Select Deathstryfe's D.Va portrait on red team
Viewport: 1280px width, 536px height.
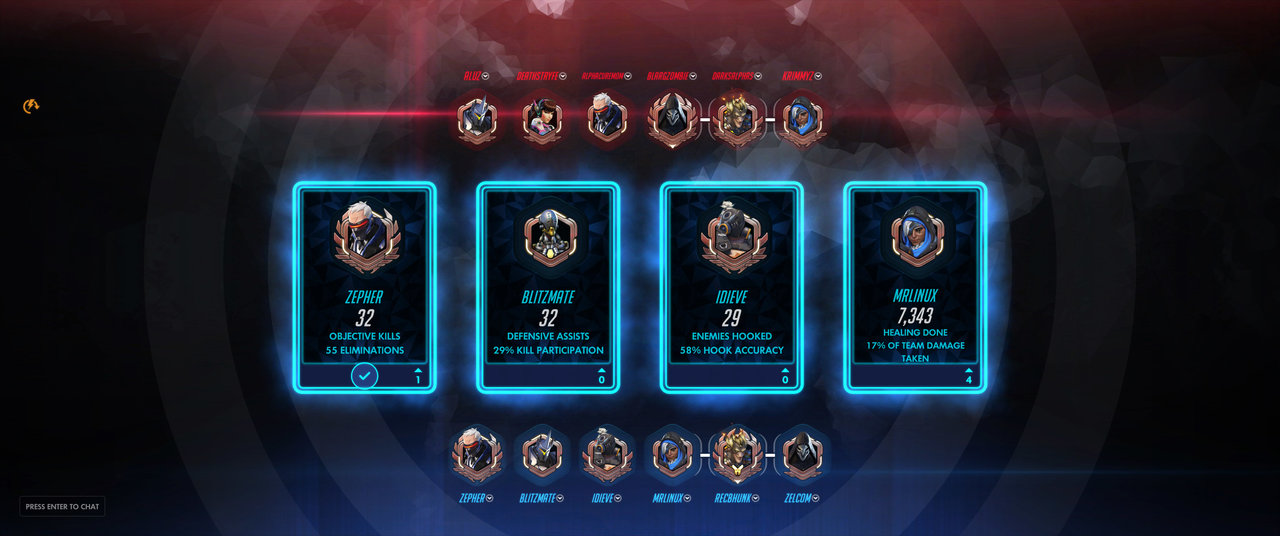[x=541, y=120]
